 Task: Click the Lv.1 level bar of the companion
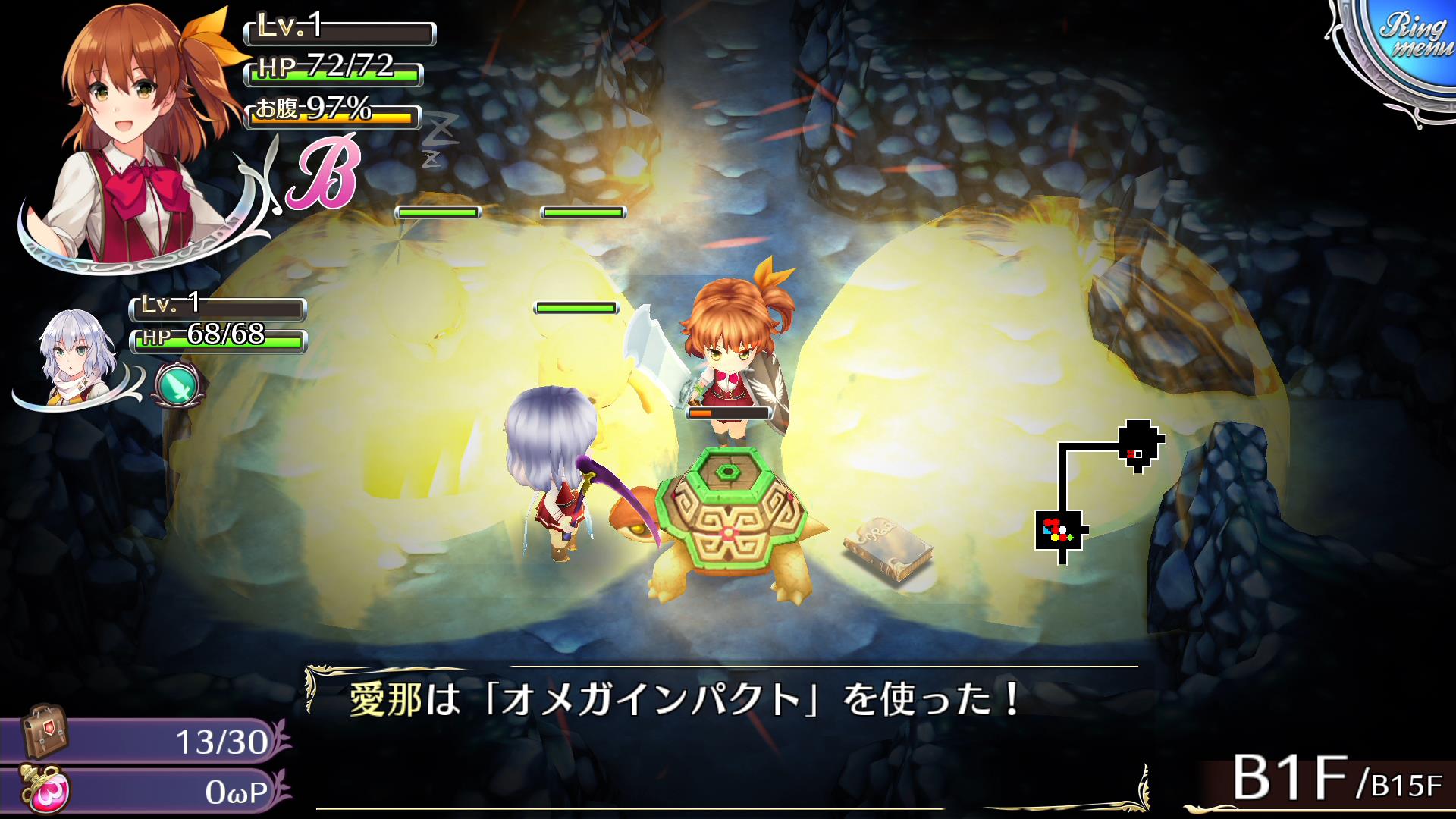(216, 309)
